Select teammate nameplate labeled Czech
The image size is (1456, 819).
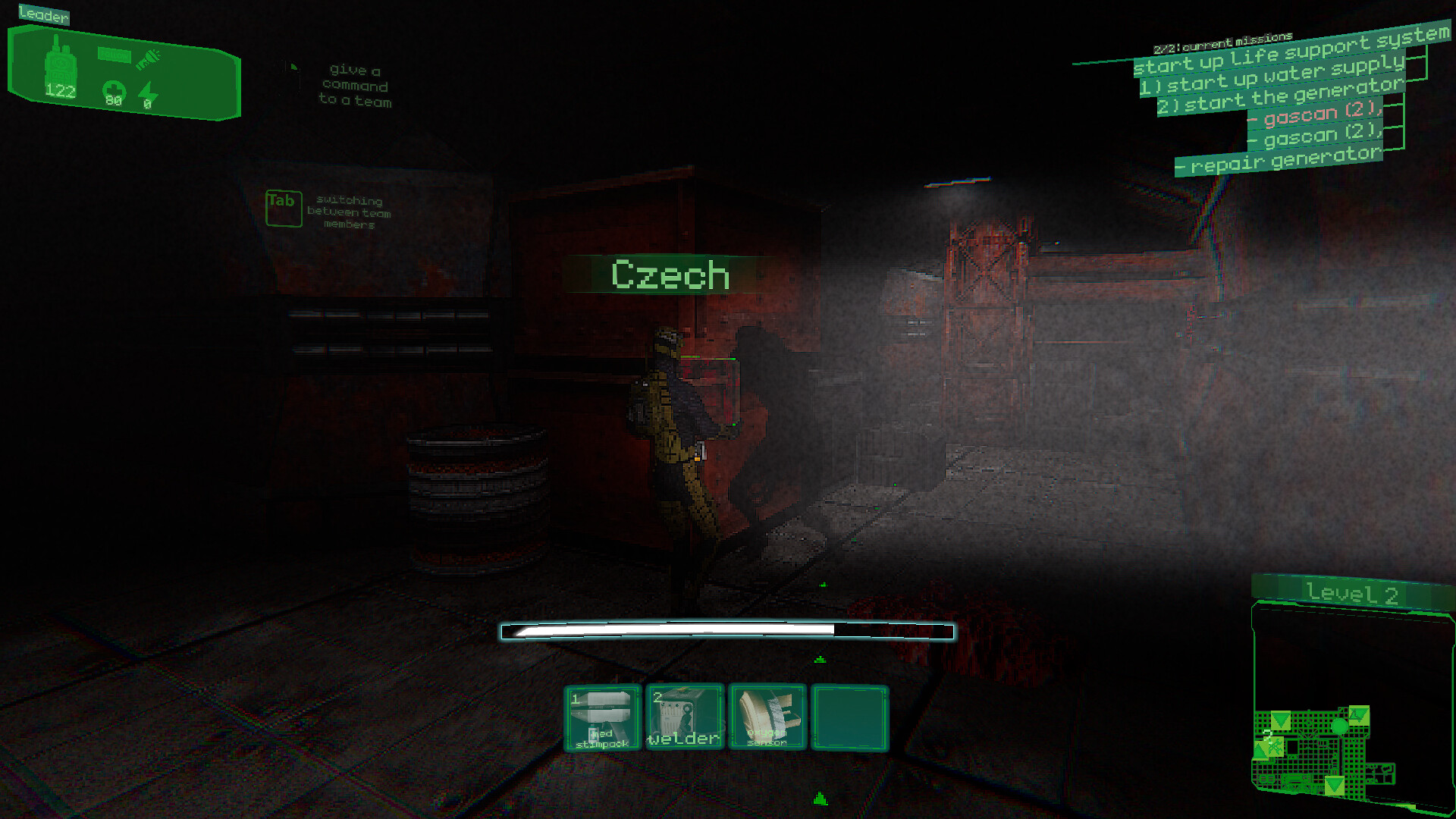click(x=670, y=275)
